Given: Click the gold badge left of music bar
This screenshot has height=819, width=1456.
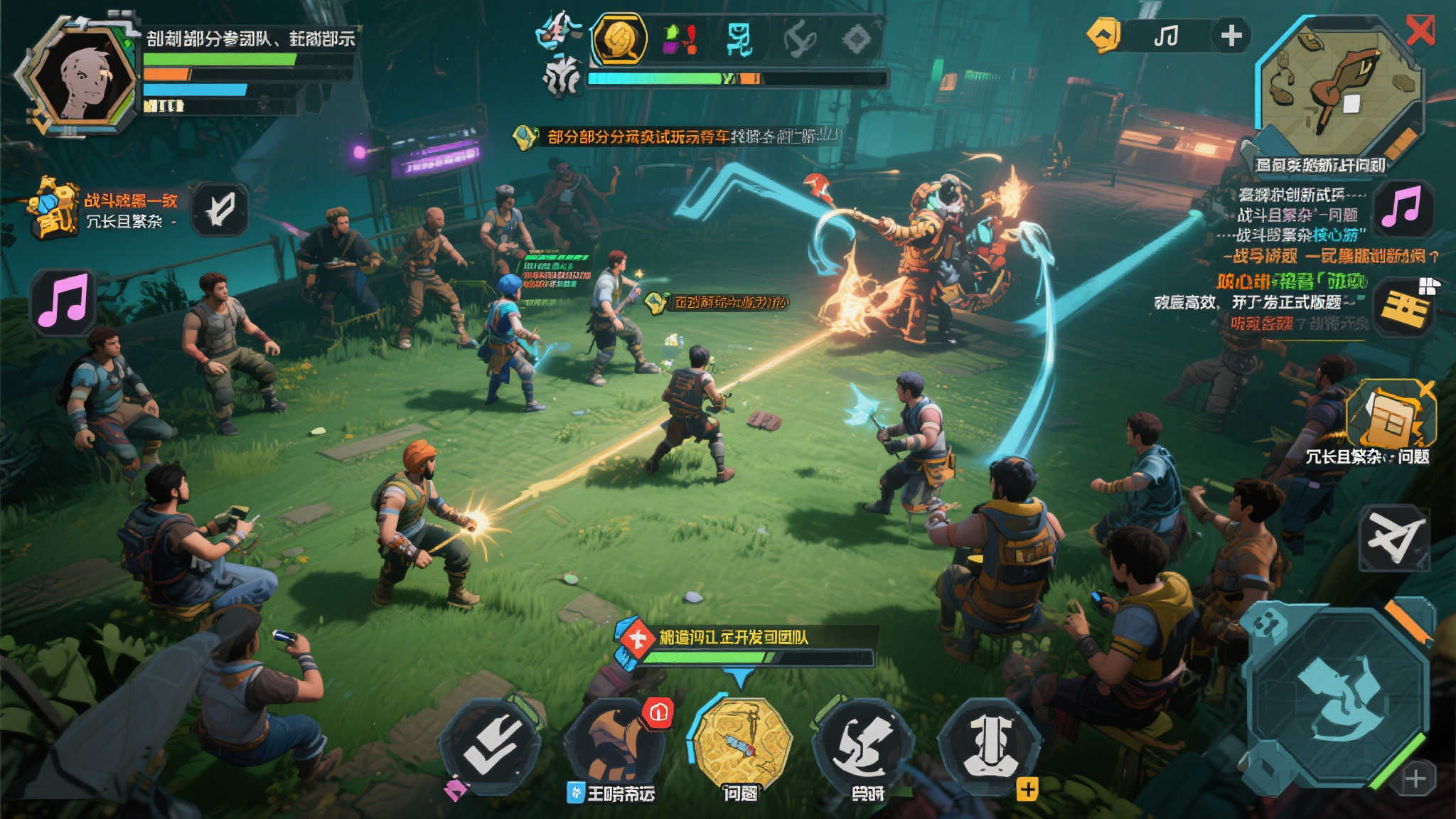Looking at the screenshot, I should coord(1104,35).
